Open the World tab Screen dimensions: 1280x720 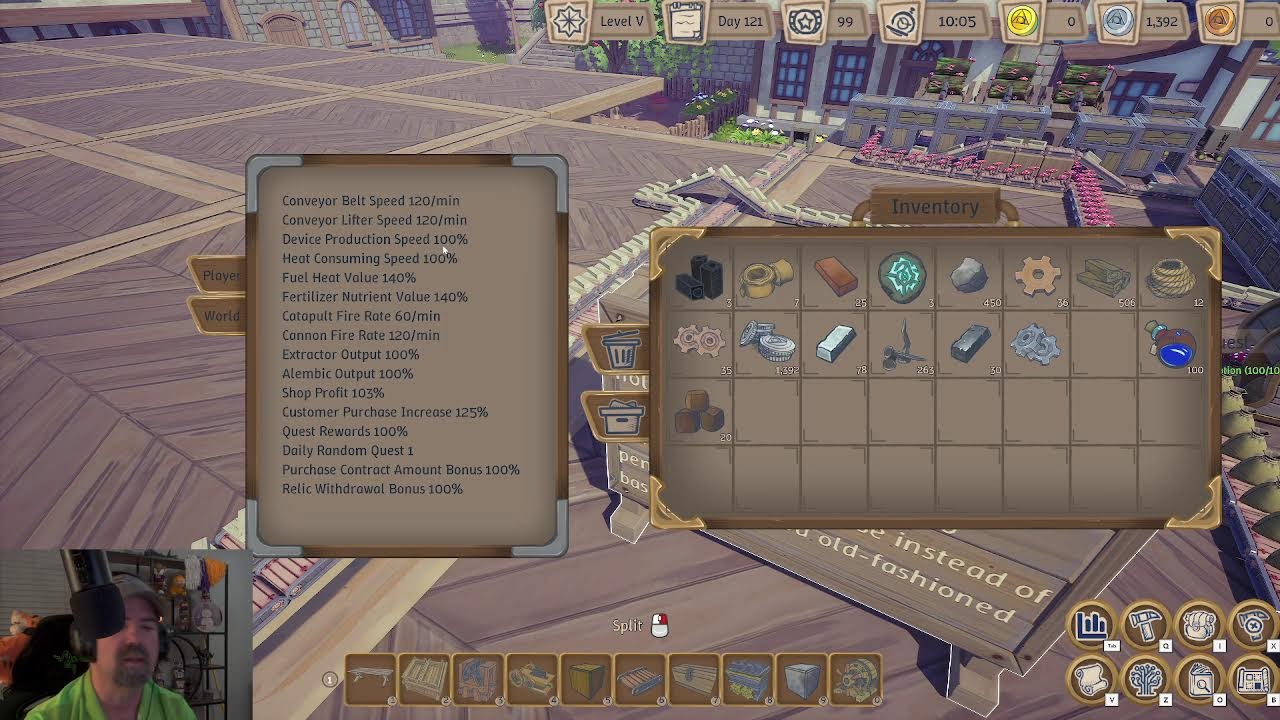[x=221, y=316]
